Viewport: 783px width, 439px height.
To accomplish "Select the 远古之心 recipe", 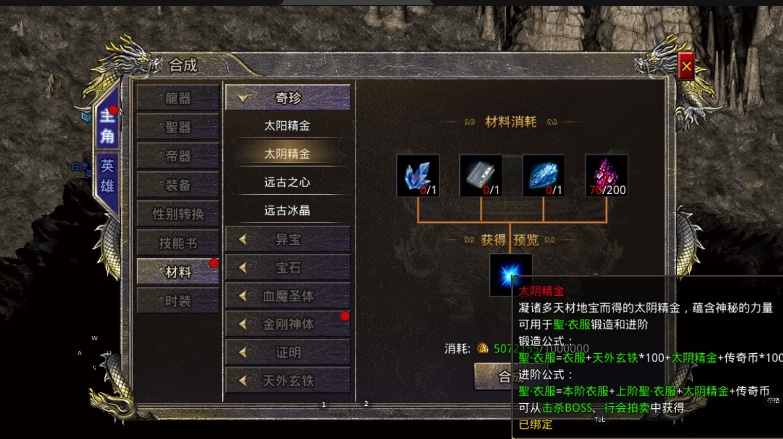I will click(x=287, y=182).
